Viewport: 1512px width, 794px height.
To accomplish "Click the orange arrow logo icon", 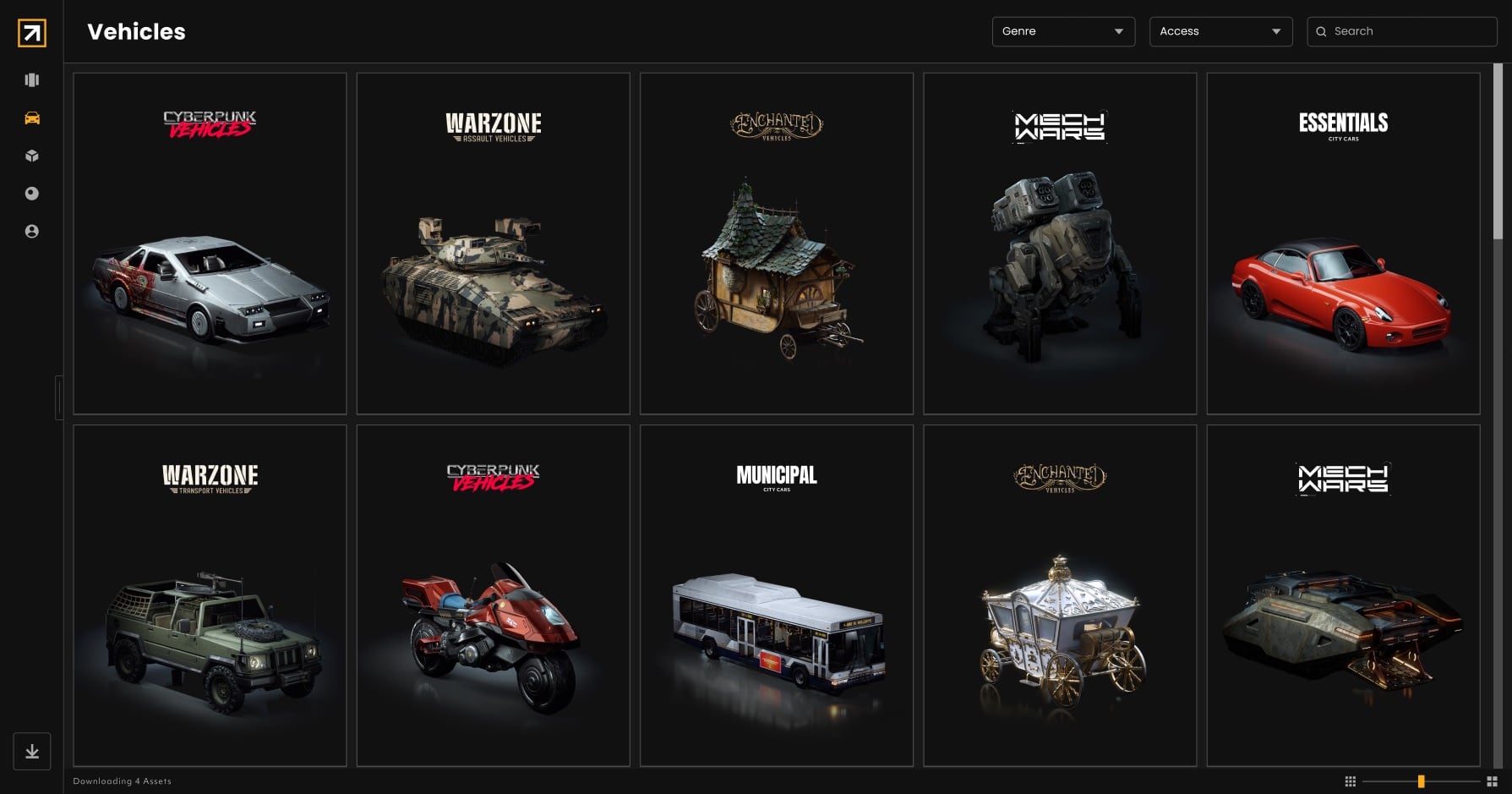I will point(32,33).
